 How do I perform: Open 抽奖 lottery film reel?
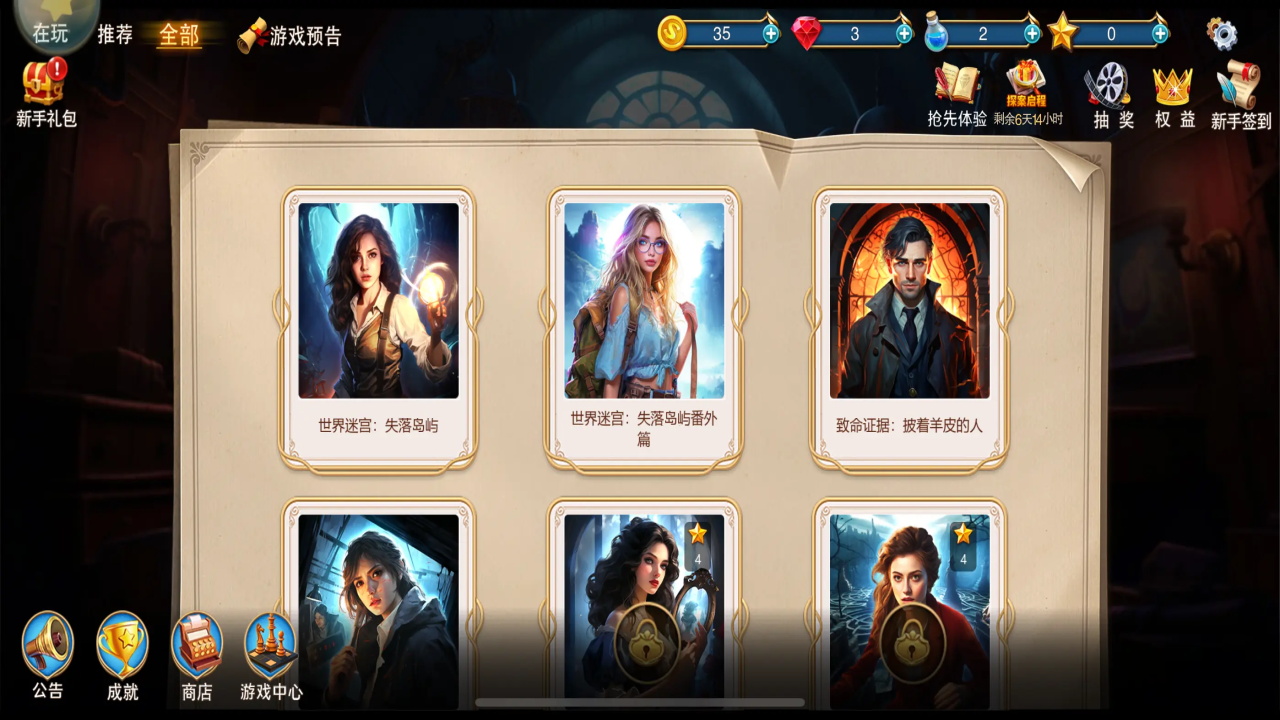point(1110,95)
